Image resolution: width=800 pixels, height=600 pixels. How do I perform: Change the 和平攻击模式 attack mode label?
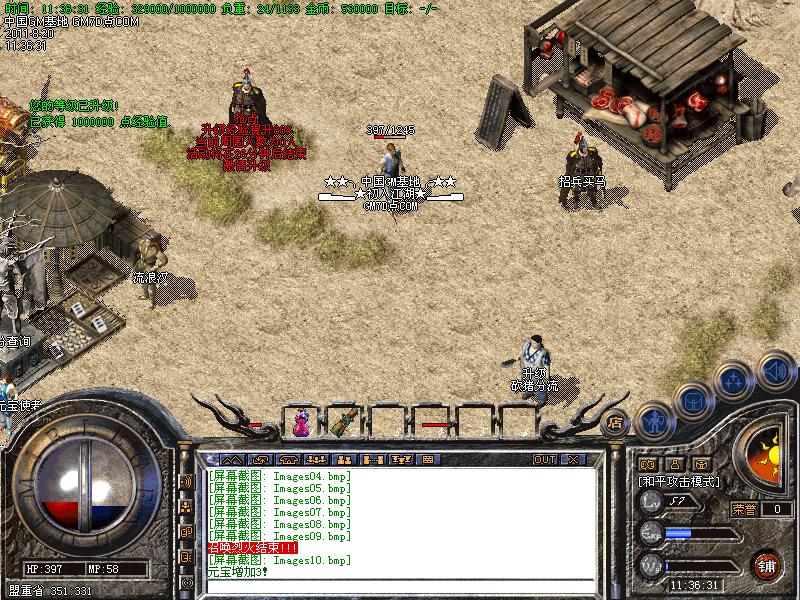pos(680,481)
